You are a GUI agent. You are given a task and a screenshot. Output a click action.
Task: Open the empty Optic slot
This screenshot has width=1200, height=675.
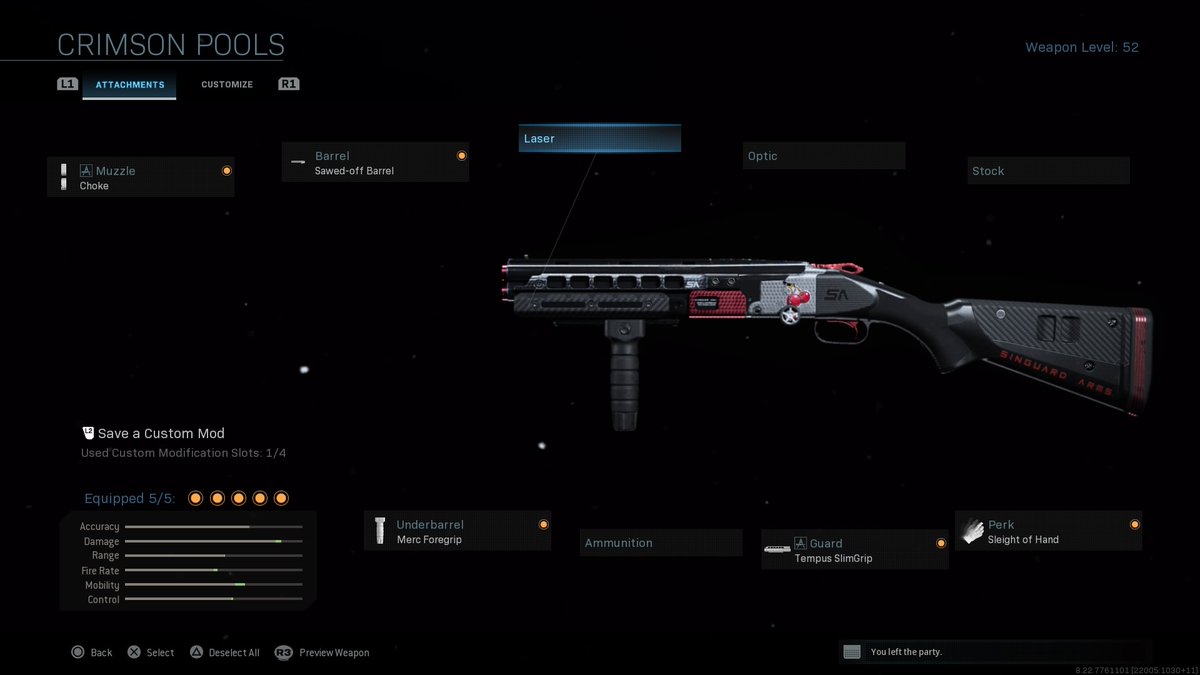tap(823, 156)
